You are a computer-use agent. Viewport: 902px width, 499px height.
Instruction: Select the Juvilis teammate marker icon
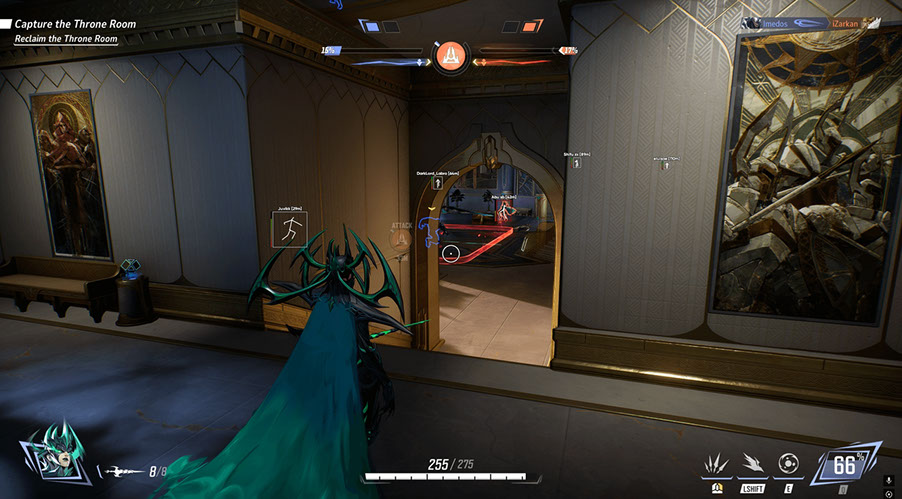[x=290, y=230]
